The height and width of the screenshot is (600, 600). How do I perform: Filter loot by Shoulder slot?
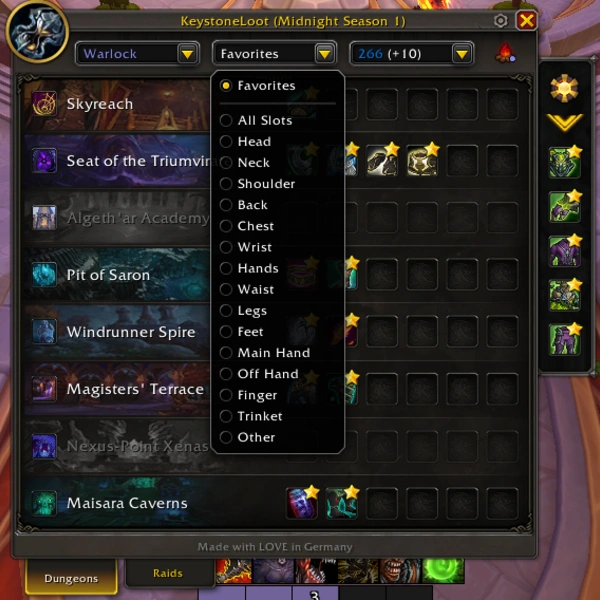[x=265, y=184]
